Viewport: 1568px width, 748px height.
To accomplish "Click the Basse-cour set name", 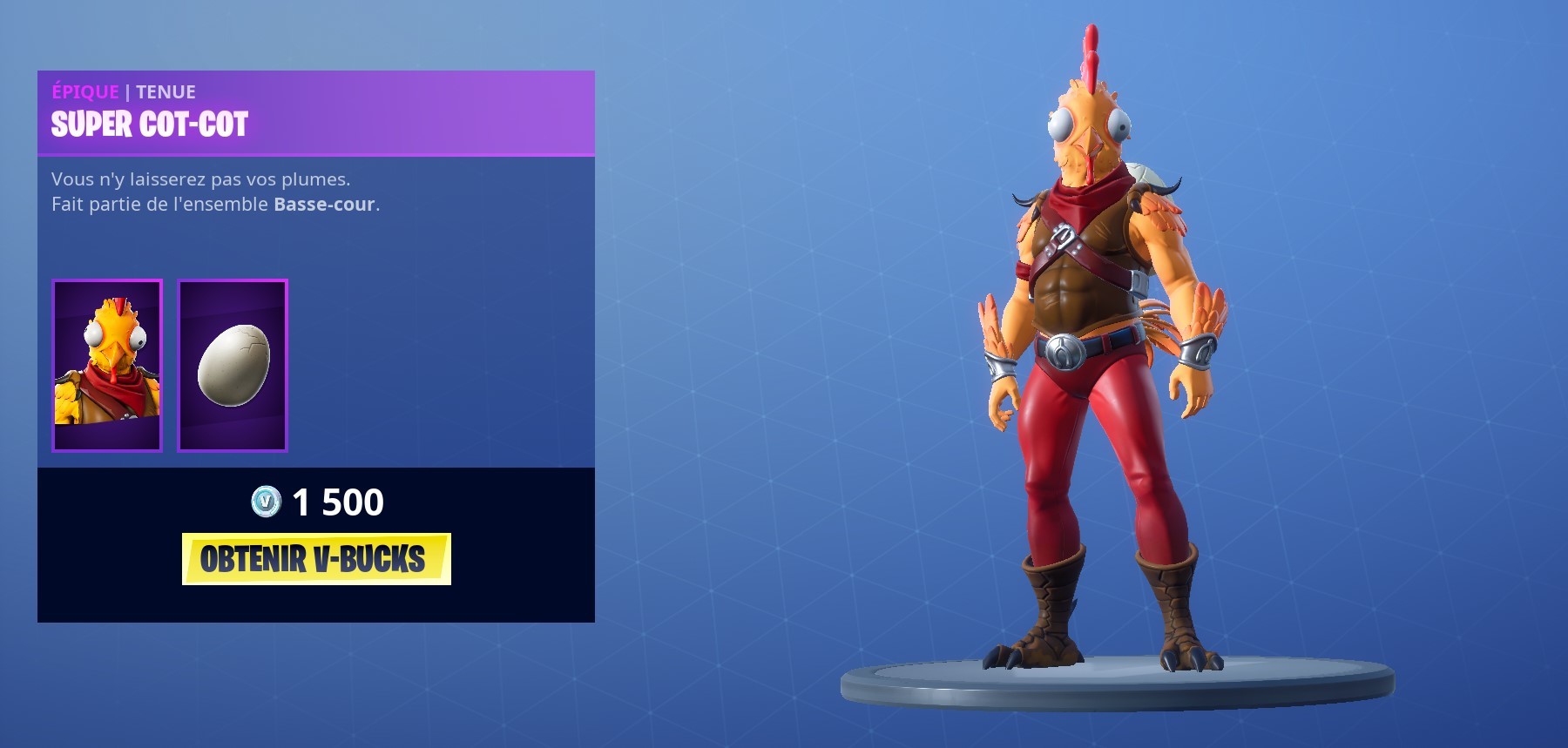I will [x=322, y=206].
